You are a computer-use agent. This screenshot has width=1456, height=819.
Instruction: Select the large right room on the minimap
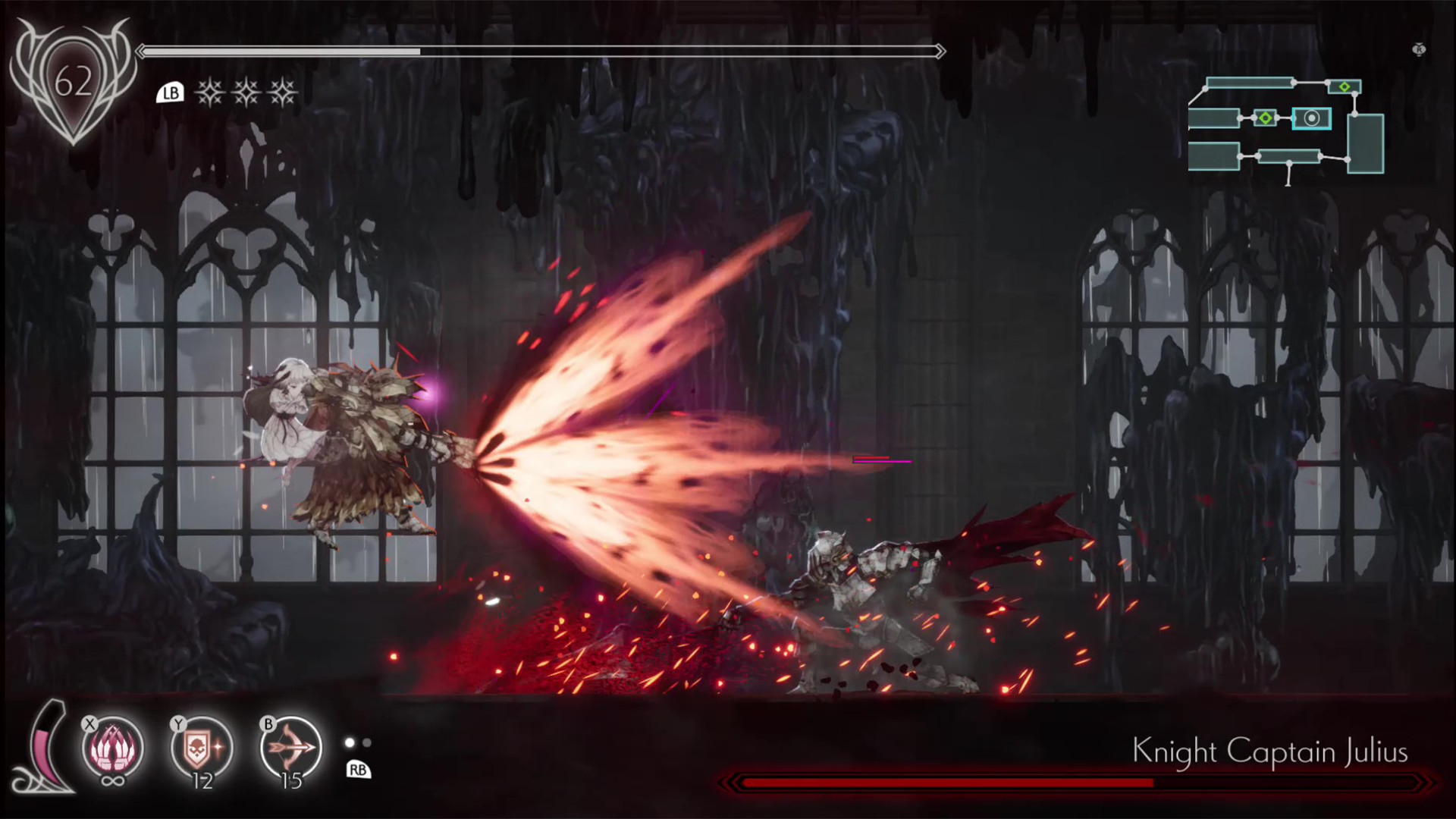coord(1365,146)
